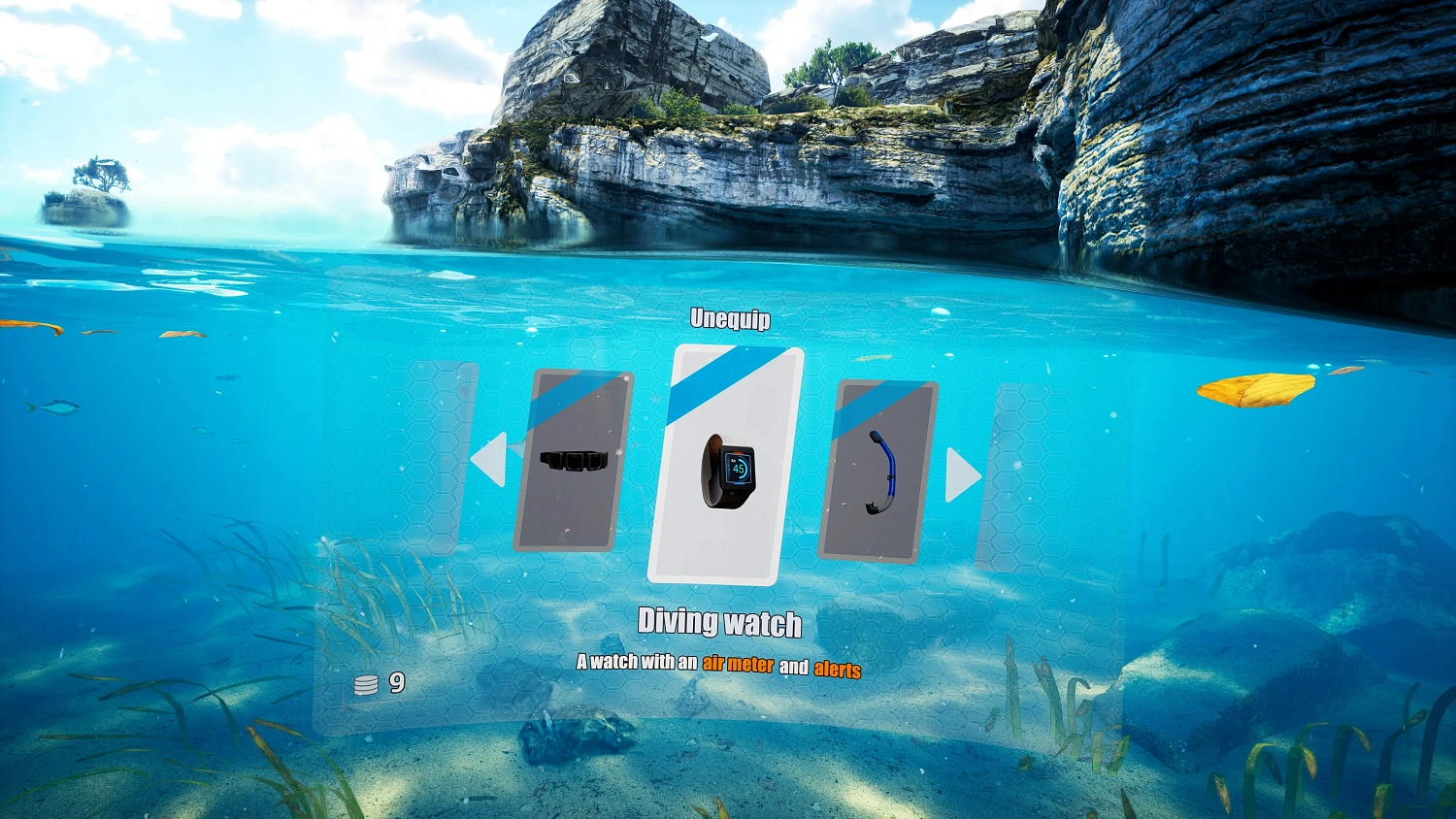The image size is (1456, 819).
Task: Unequip the Diving watch
Action: (x=730, y=319)
